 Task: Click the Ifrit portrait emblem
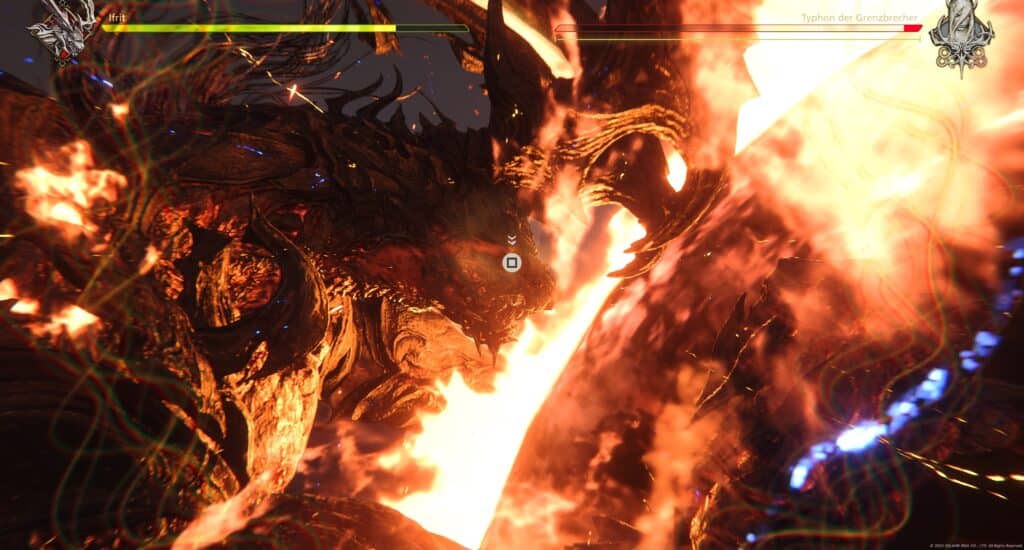pyautogui.click(x=64, y=27)
